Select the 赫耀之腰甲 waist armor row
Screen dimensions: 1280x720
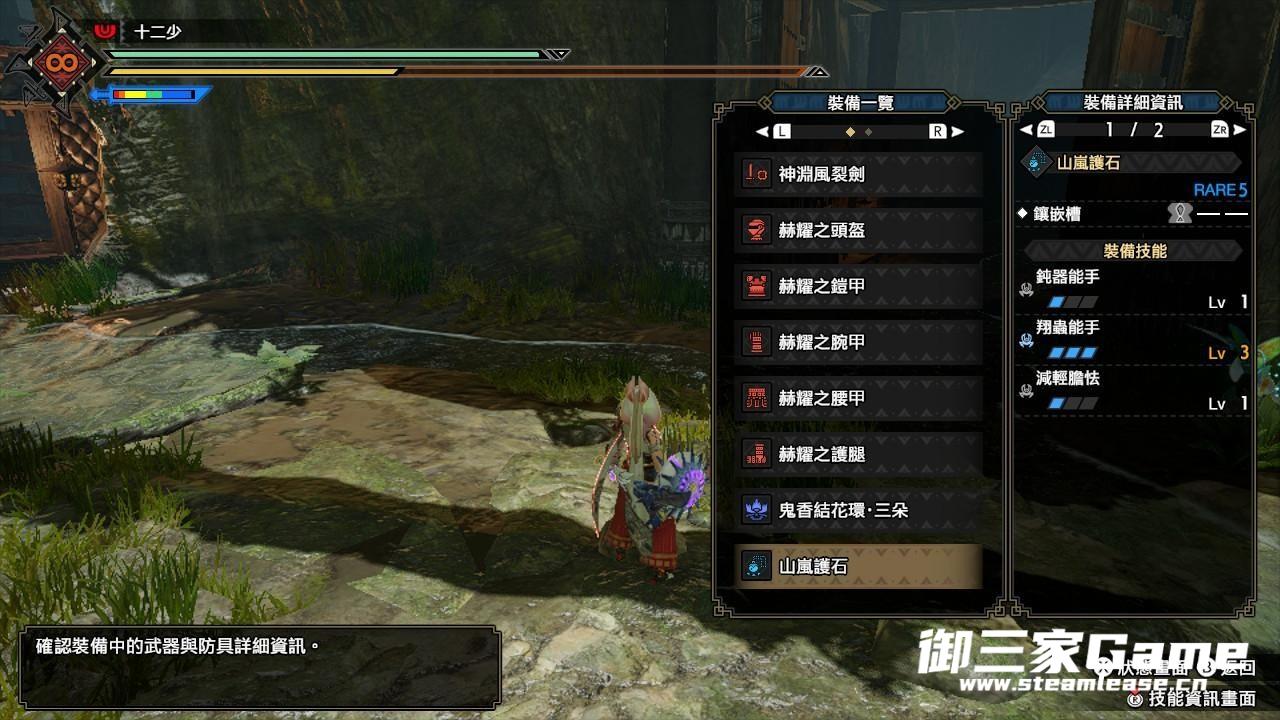[858, 398]
